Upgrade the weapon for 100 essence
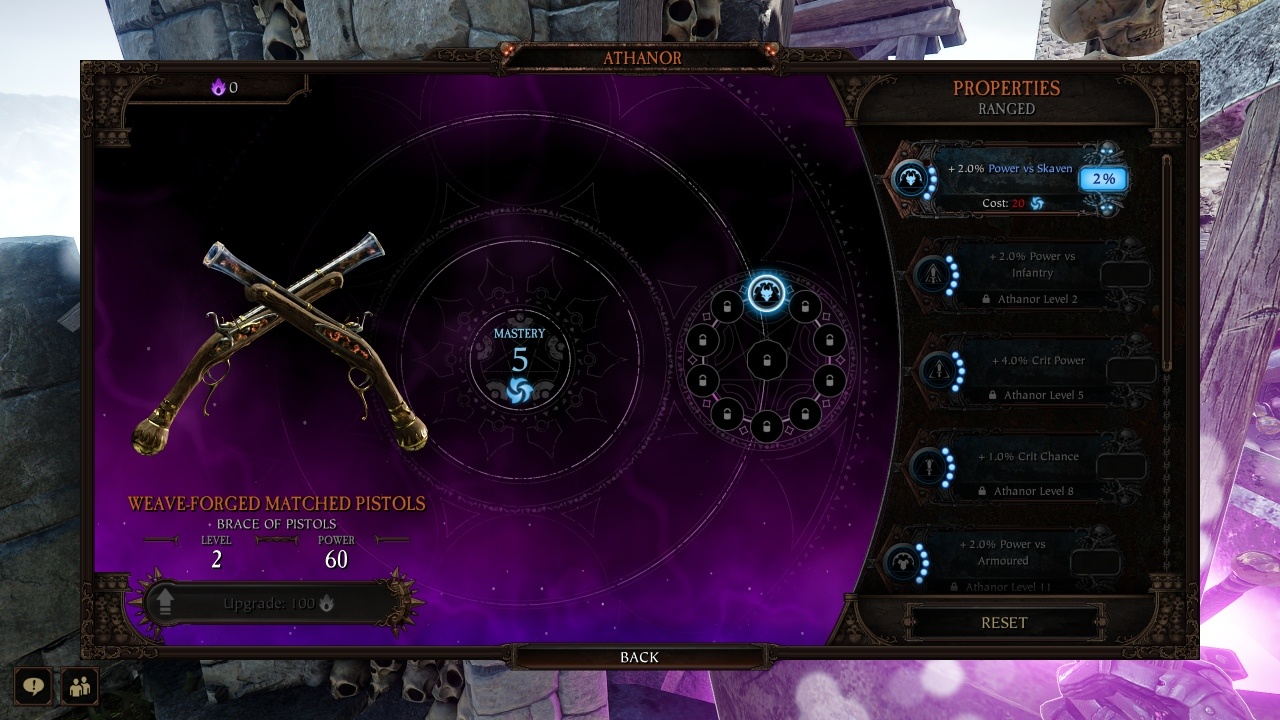This screenshot has height=720, width=1280. click(x=270, y=604)
